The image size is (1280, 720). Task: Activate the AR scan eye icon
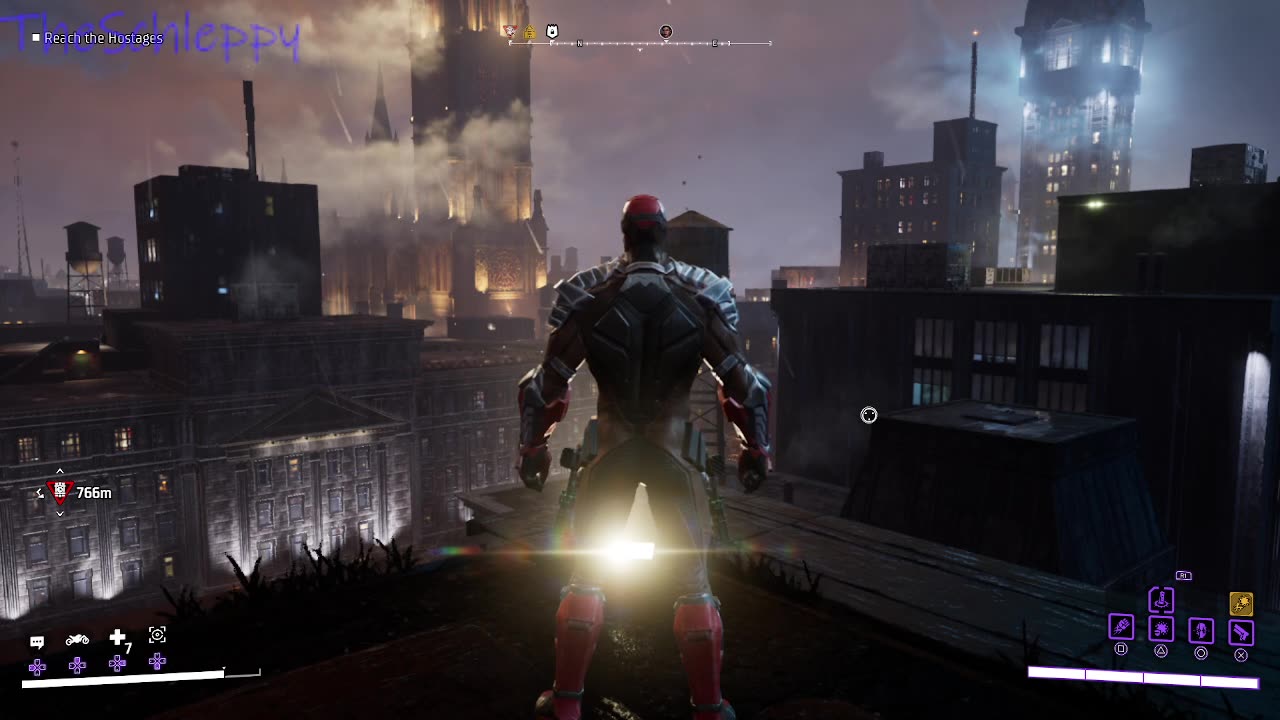pos(157,635)
